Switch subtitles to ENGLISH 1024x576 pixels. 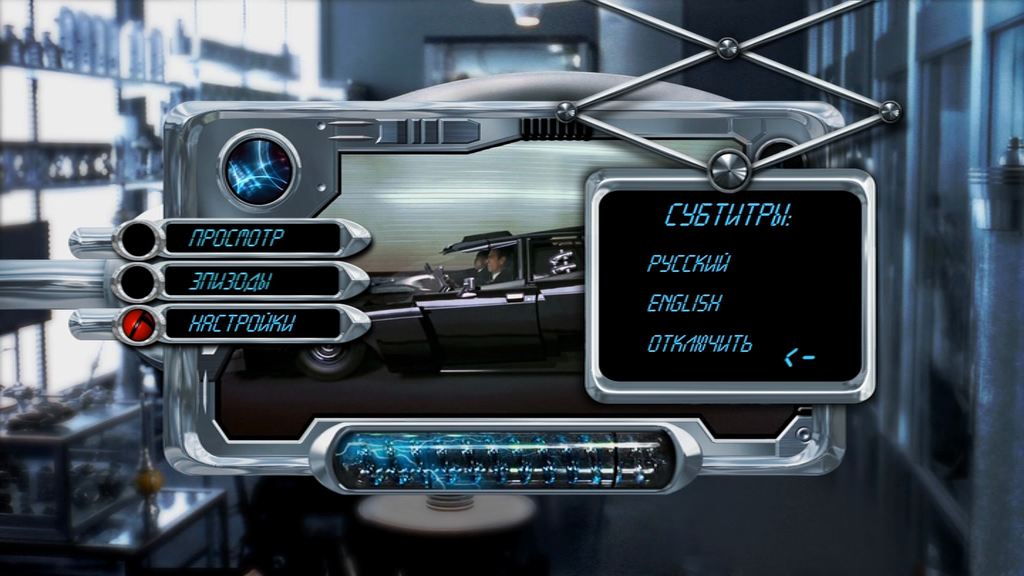(684, 303)
